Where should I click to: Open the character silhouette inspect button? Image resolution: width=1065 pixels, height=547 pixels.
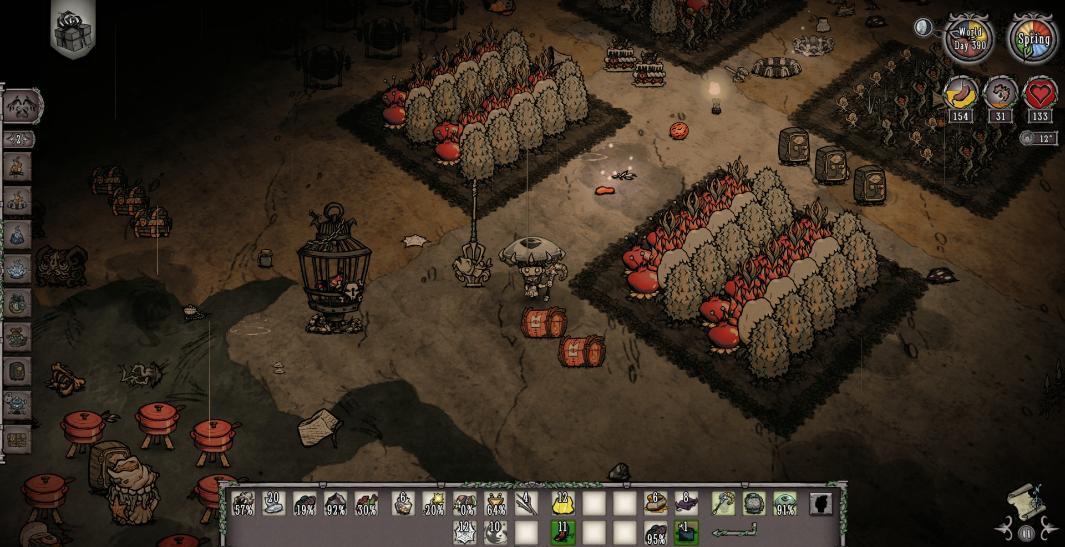821,503
